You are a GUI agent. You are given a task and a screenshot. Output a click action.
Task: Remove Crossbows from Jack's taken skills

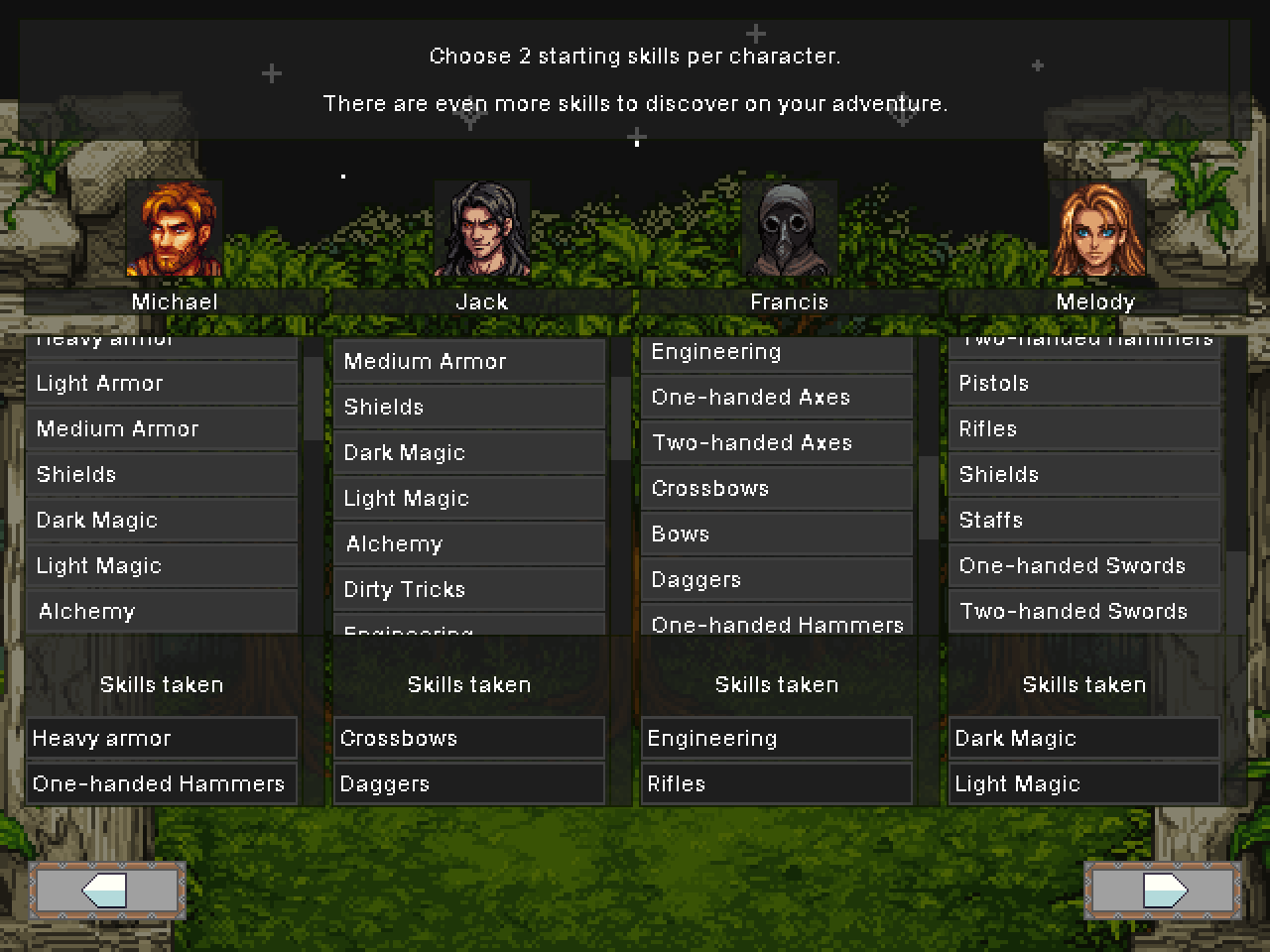tap(469, 739)
